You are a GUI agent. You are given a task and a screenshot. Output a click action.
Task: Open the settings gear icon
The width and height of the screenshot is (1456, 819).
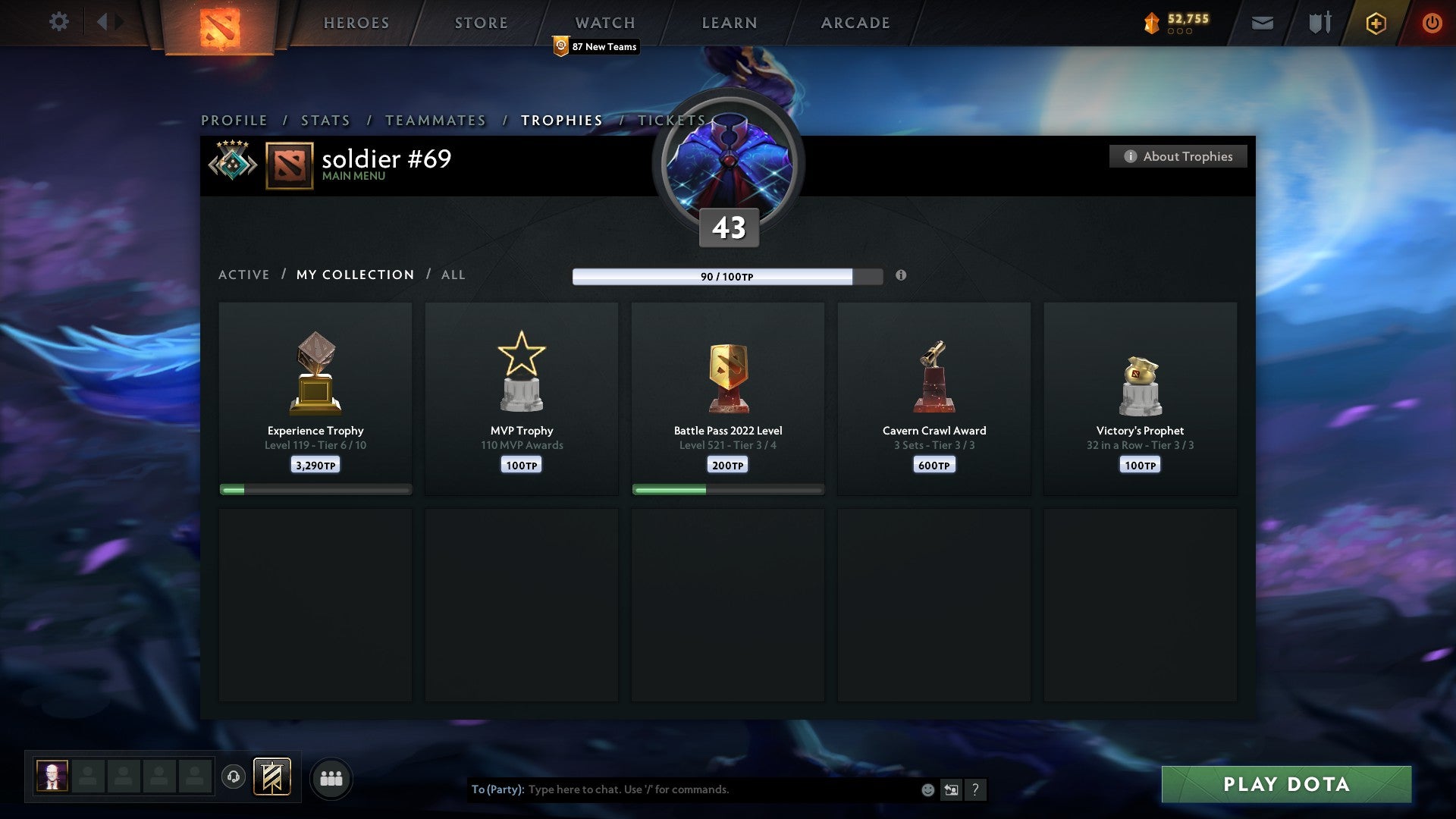[x=59, y=22]
